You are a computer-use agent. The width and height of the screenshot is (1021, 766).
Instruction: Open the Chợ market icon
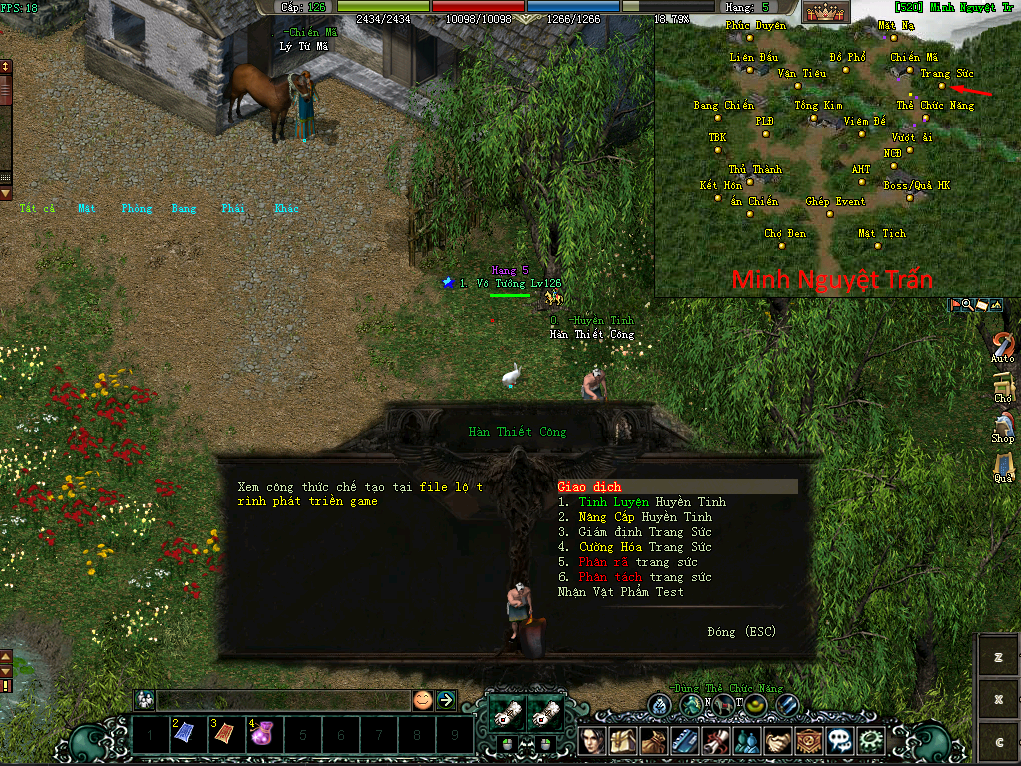pos(1002,386)
